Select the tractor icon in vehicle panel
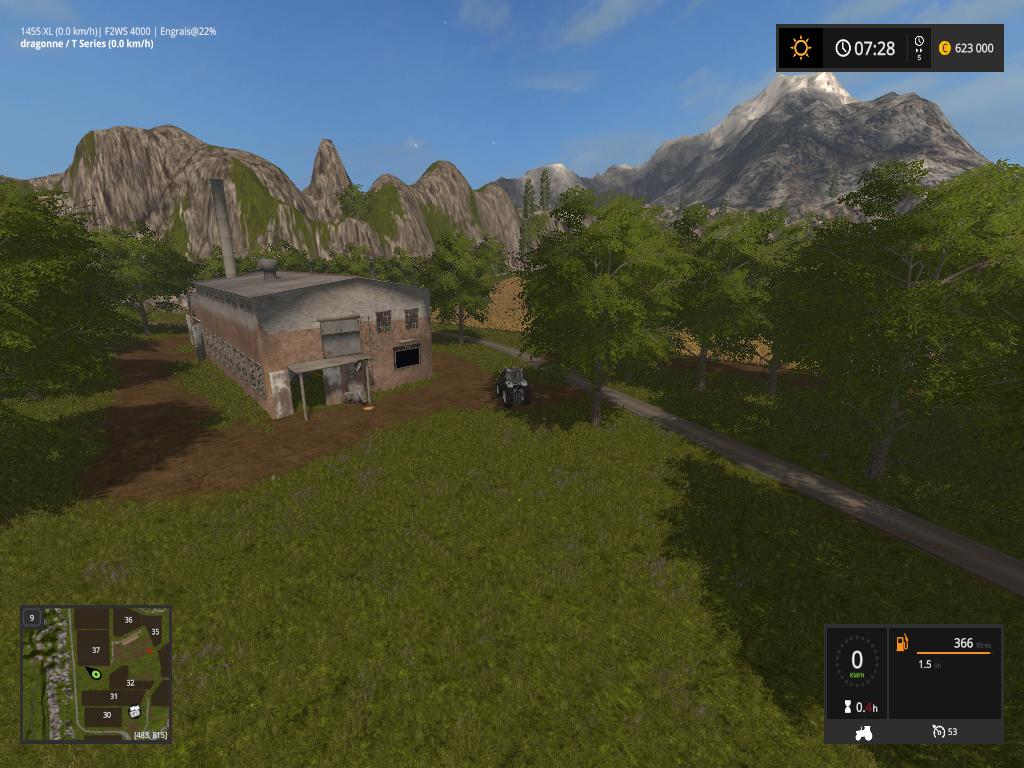The height and width of the screenshot is (768, 1024). [863, 733]
